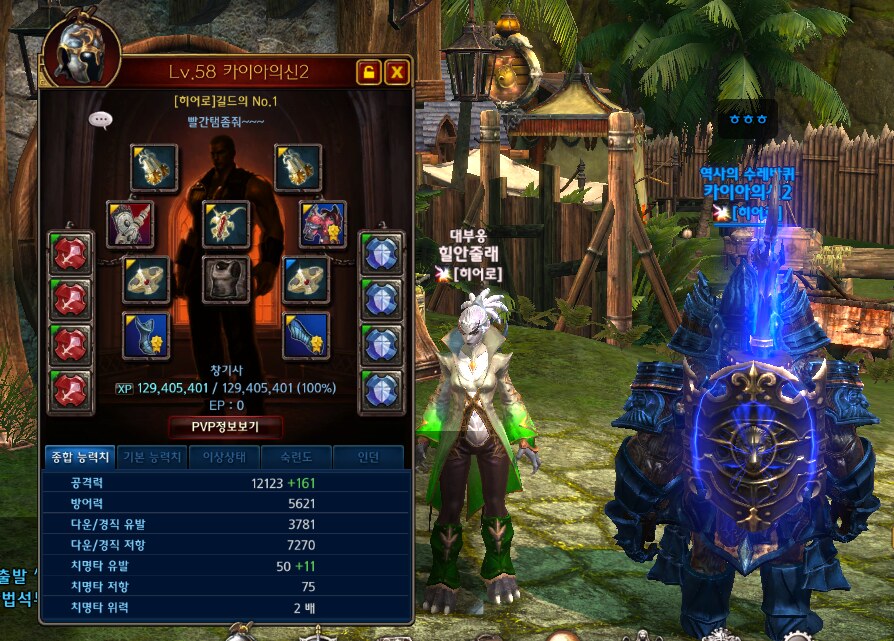Close the character info window
Image resolution: width=894 pixels, height=641 pixels.
point(397,72)
